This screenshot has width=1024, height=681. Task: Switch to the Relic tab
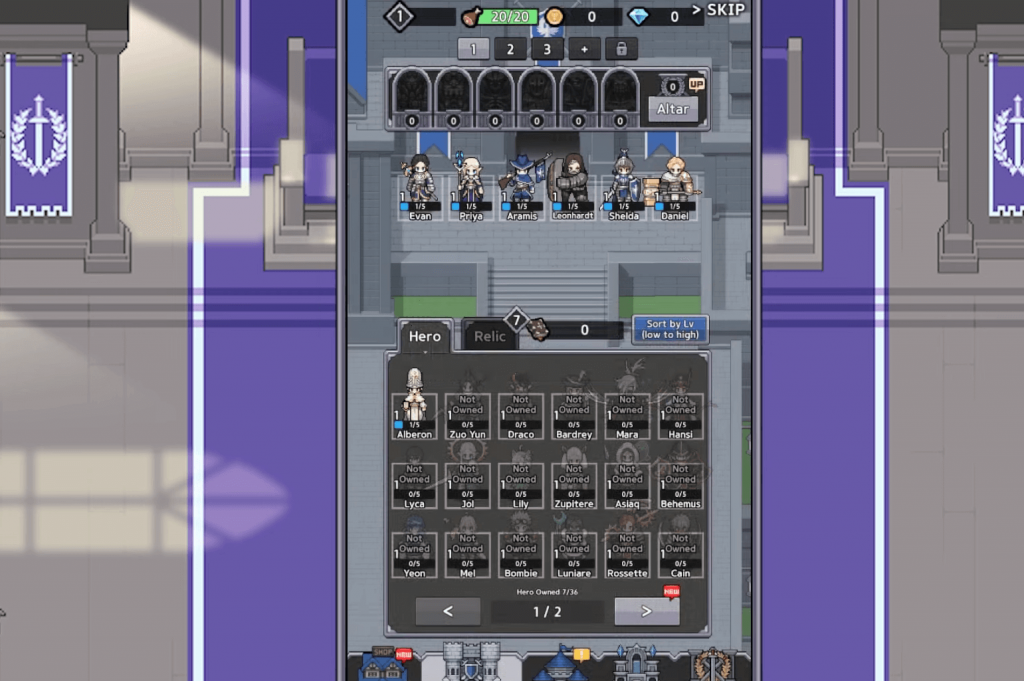click(x=489, y=336)
